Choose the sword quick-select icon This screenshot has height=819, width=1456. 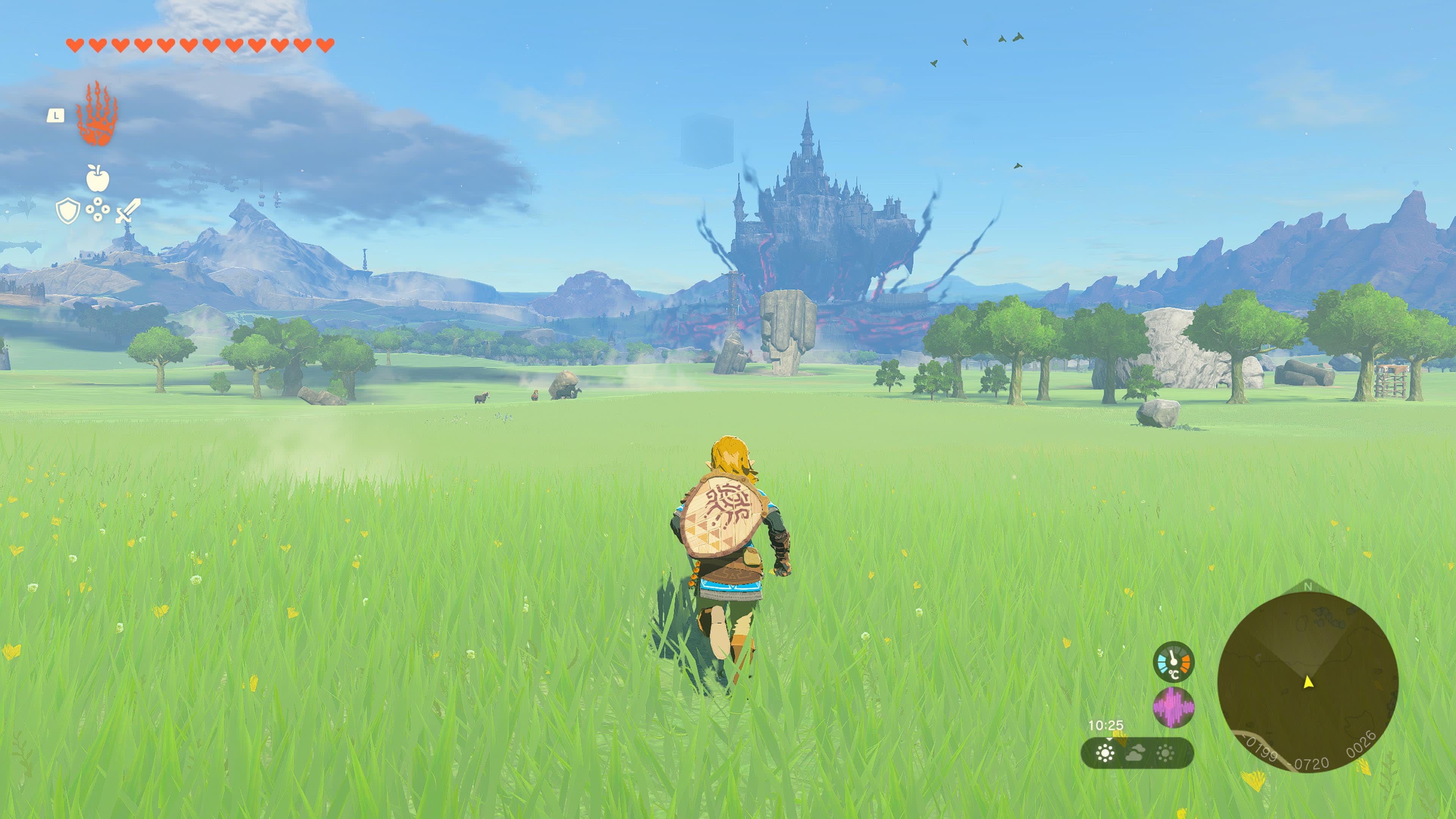tap(128, 211)
